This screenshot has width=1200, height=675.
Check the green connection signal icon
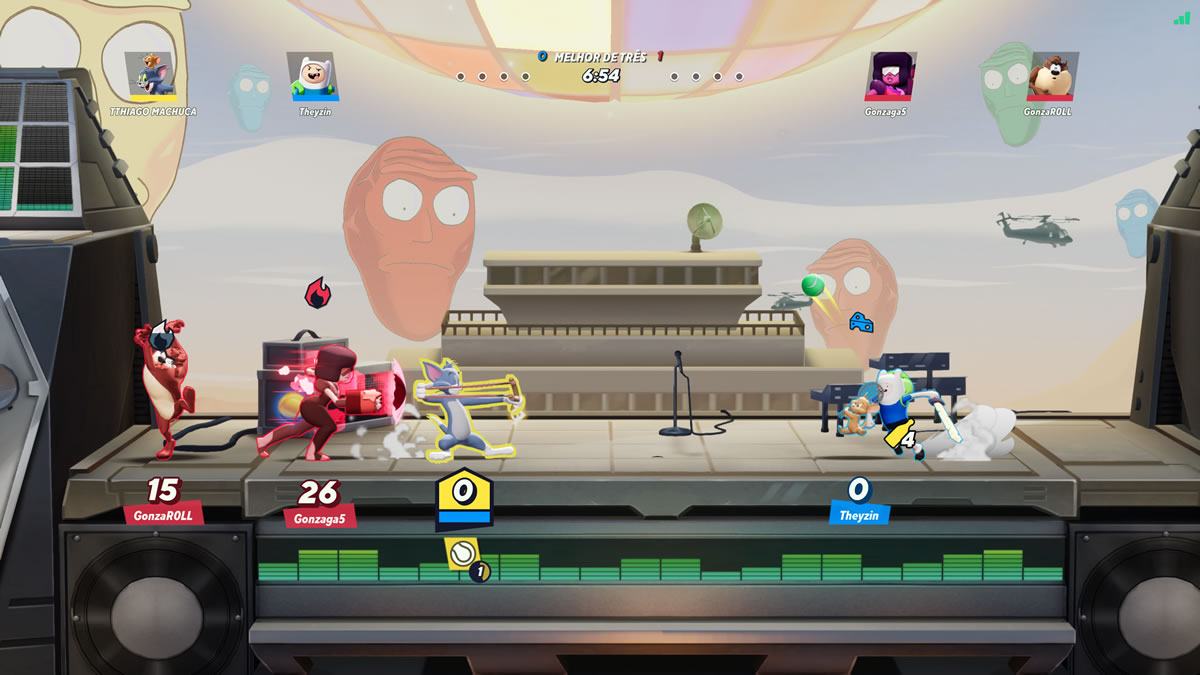pyautogui.click(x=1182, y=17)
